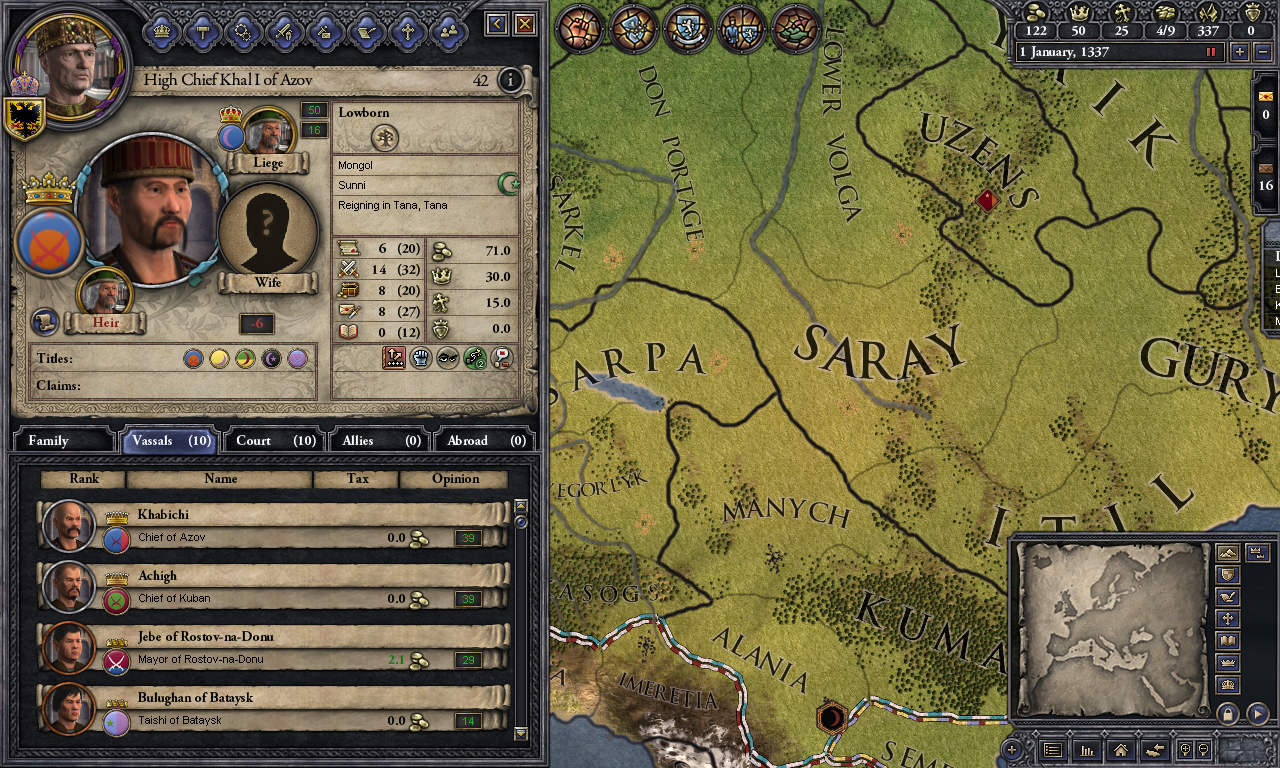Collapse the character window with the left chevron
Screen dimensions: 1280x768
(496, 23)
